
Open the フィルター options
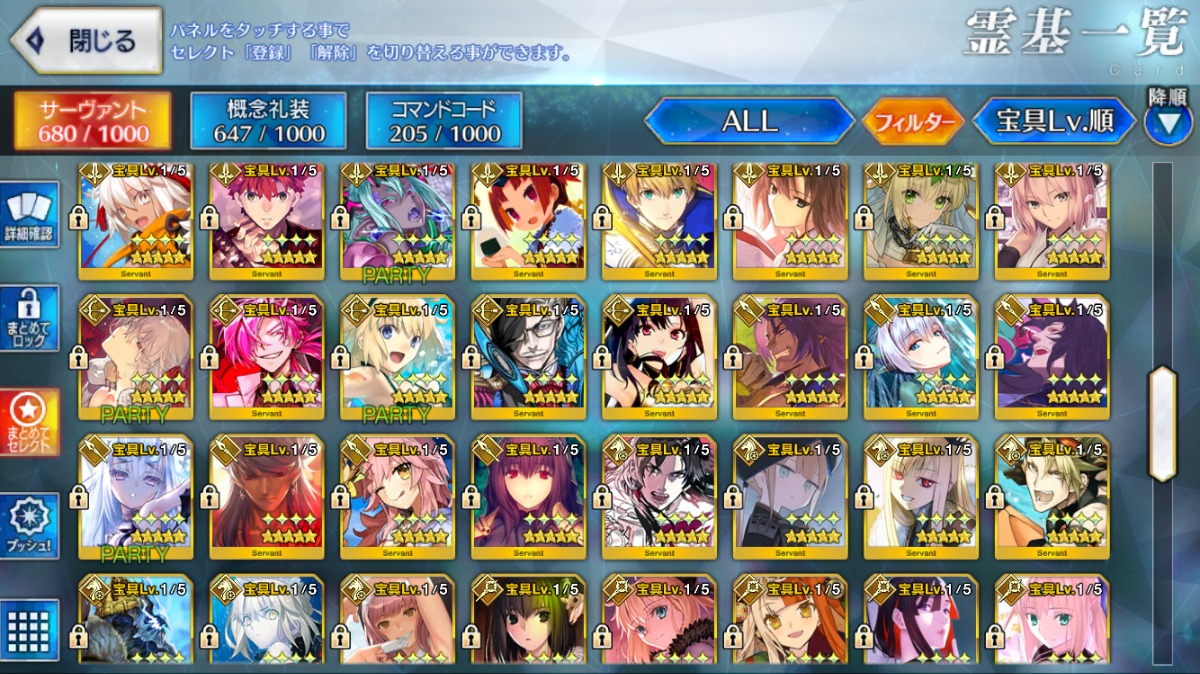pyautogui.click(x=913, y=122)
